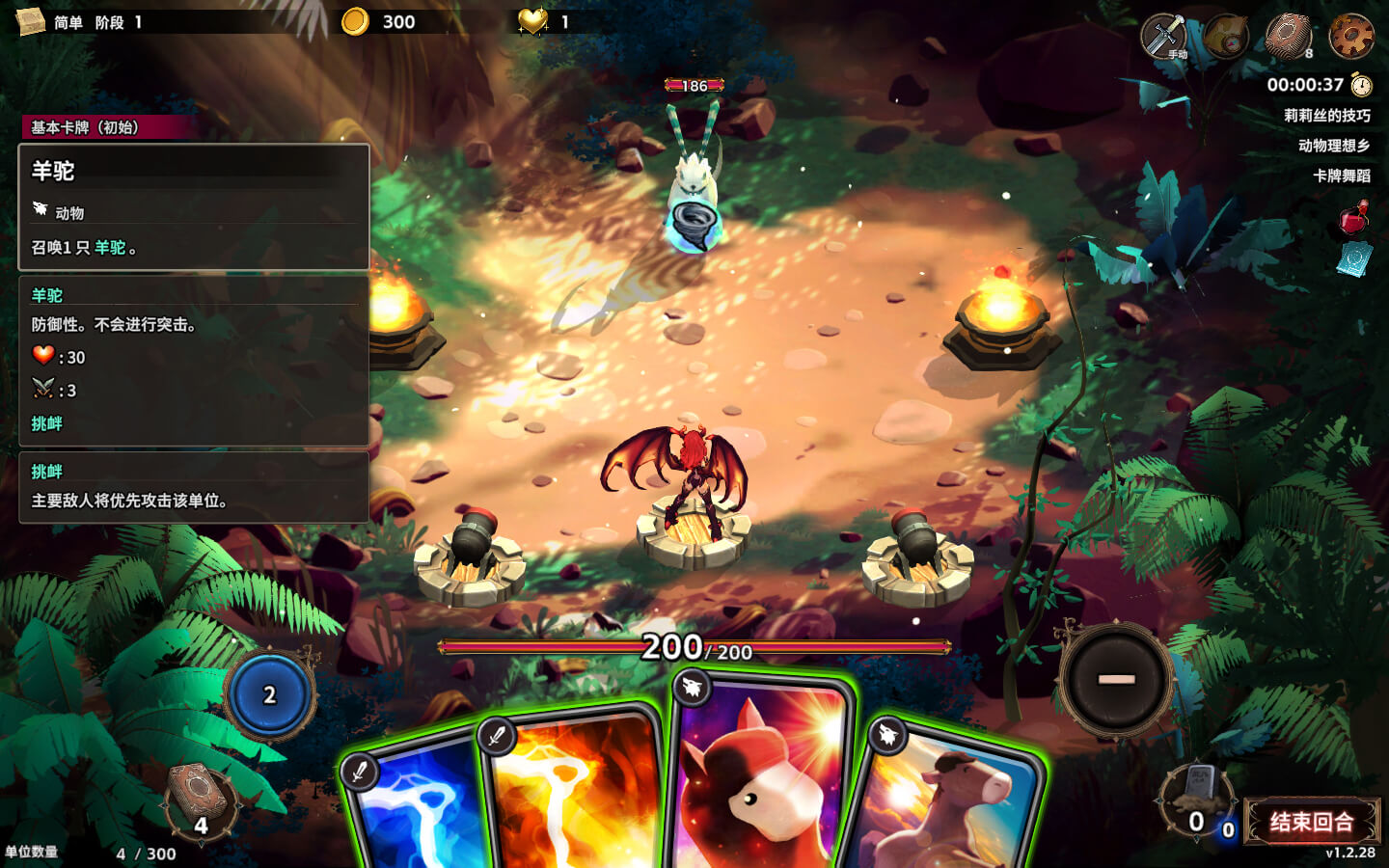
Task: Use the red potion item
Action: (x=1354, y=218)
